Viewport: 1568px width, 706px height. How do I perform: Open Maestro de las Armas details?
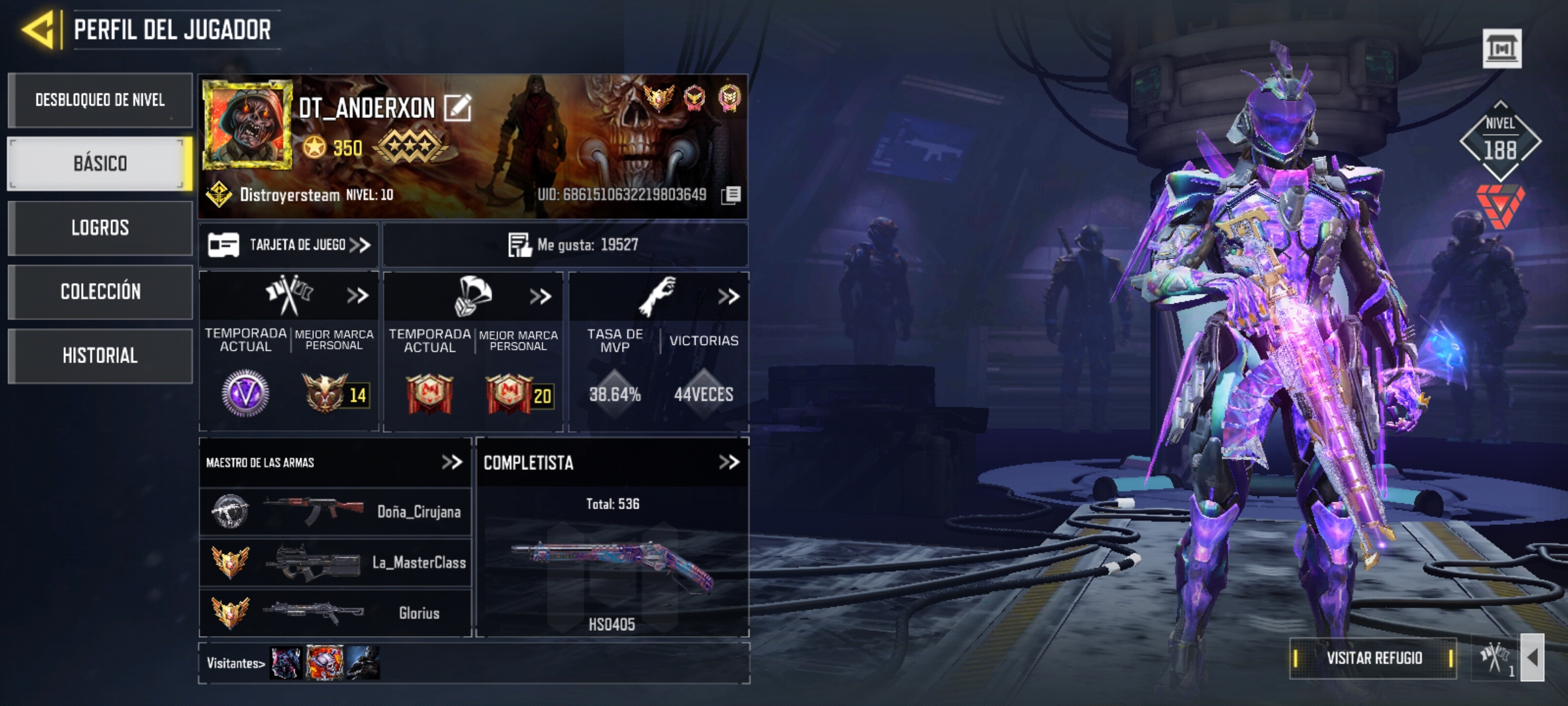[451, 463]
